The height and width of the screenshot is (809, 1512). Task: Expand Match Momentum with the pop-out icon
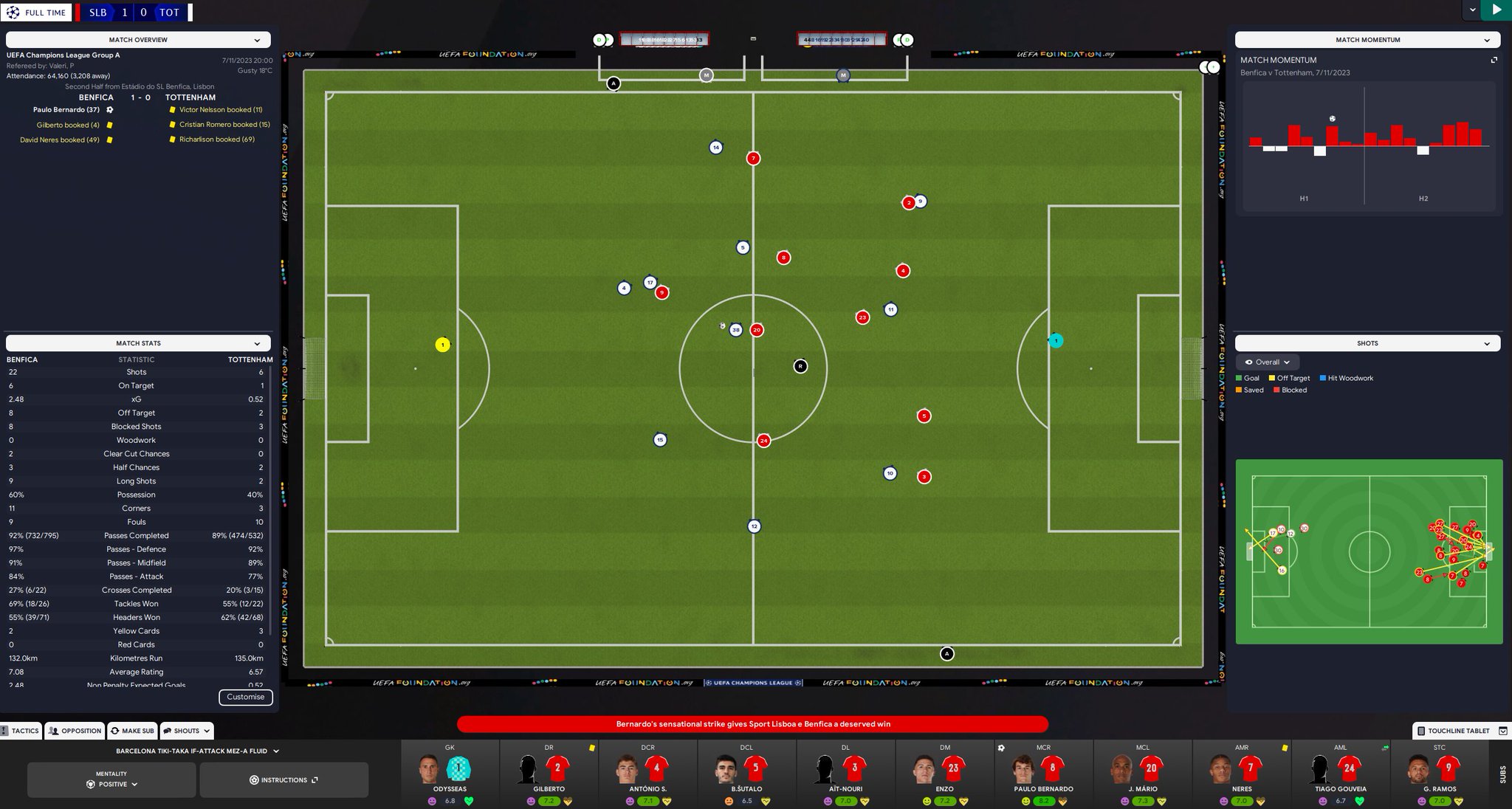1494,60
